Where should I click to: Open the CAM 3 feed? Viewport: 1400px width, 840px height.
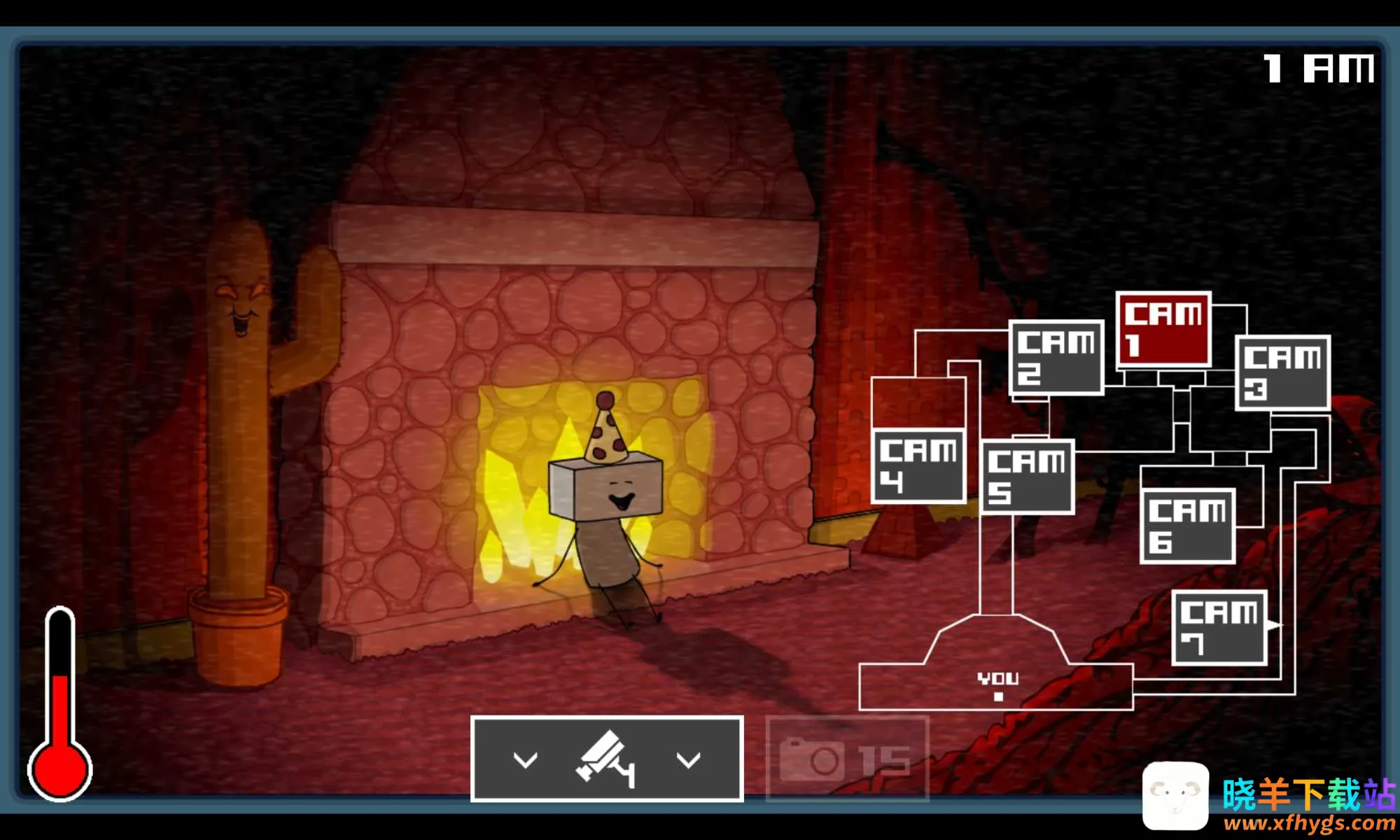tap(1282, 373)
